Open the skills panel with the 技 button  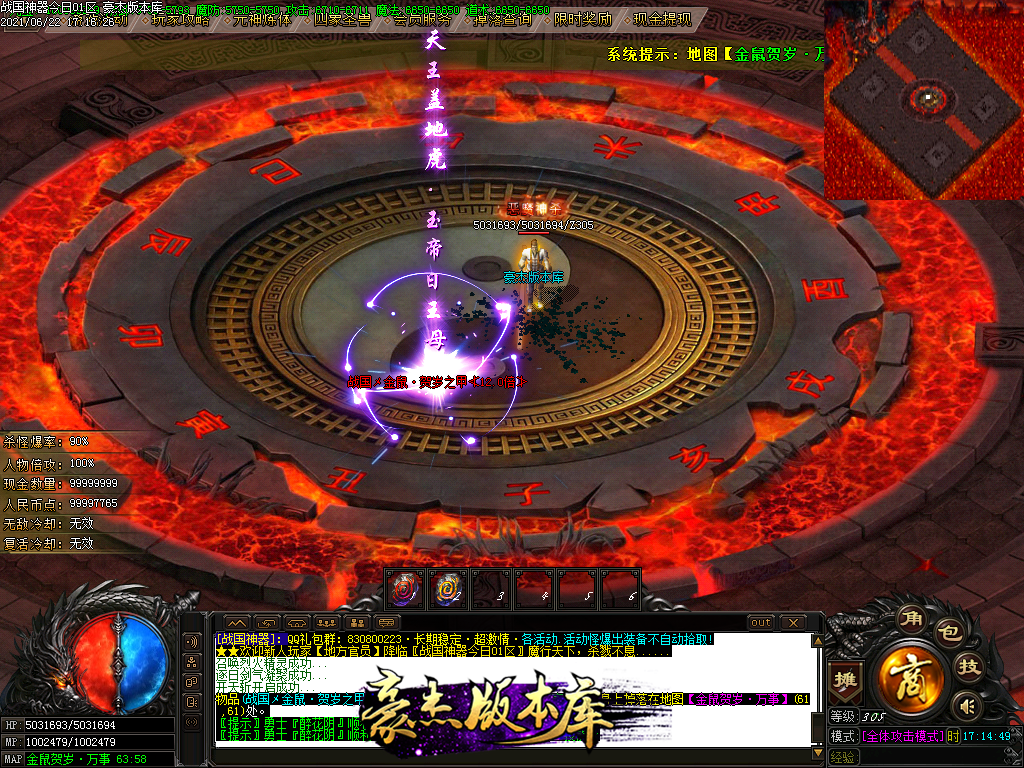point(968,666)
